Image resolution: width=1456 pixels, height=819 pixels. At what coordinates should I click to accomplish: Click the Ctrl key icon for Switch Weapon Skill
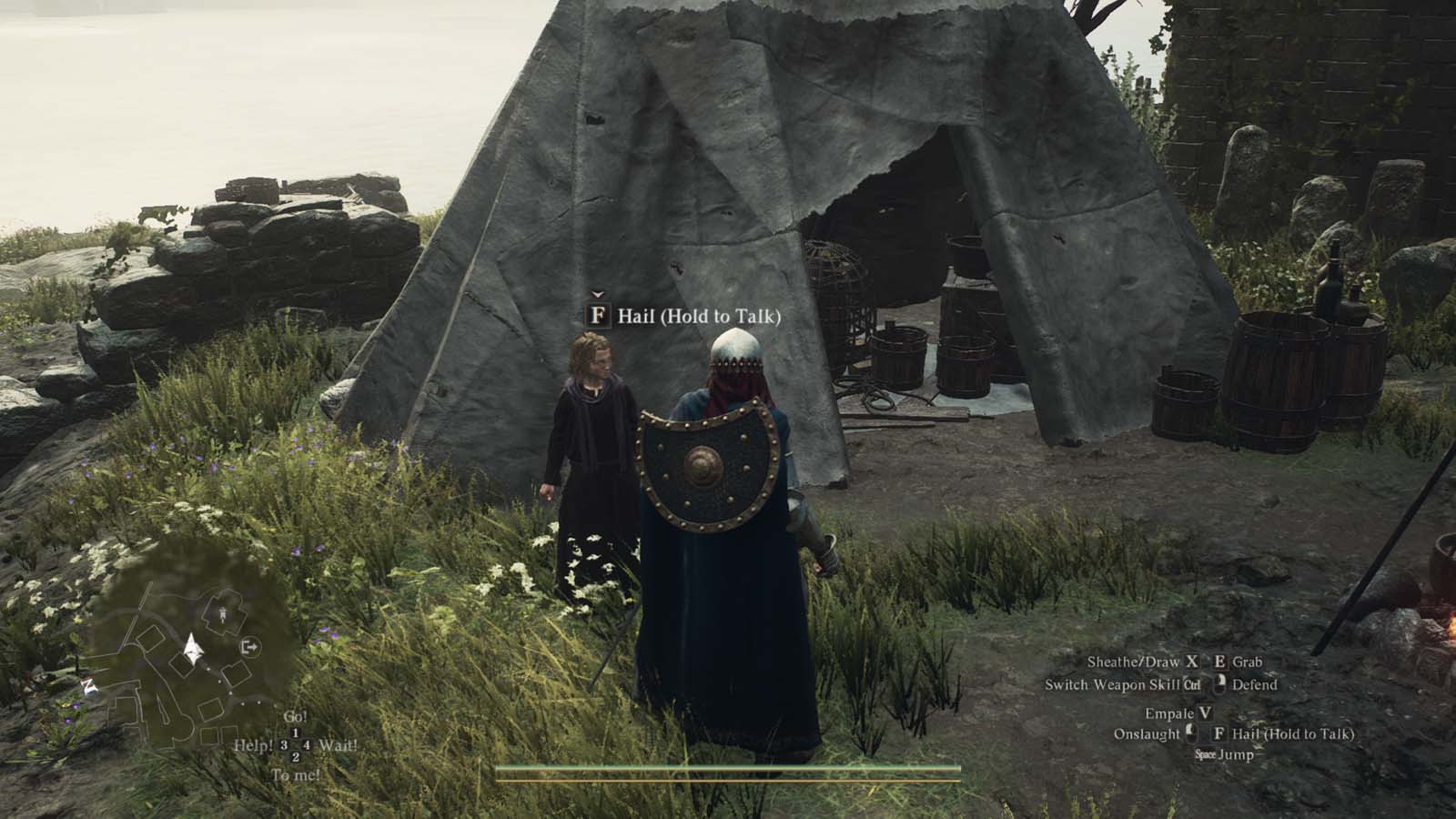coord(1191,685)
